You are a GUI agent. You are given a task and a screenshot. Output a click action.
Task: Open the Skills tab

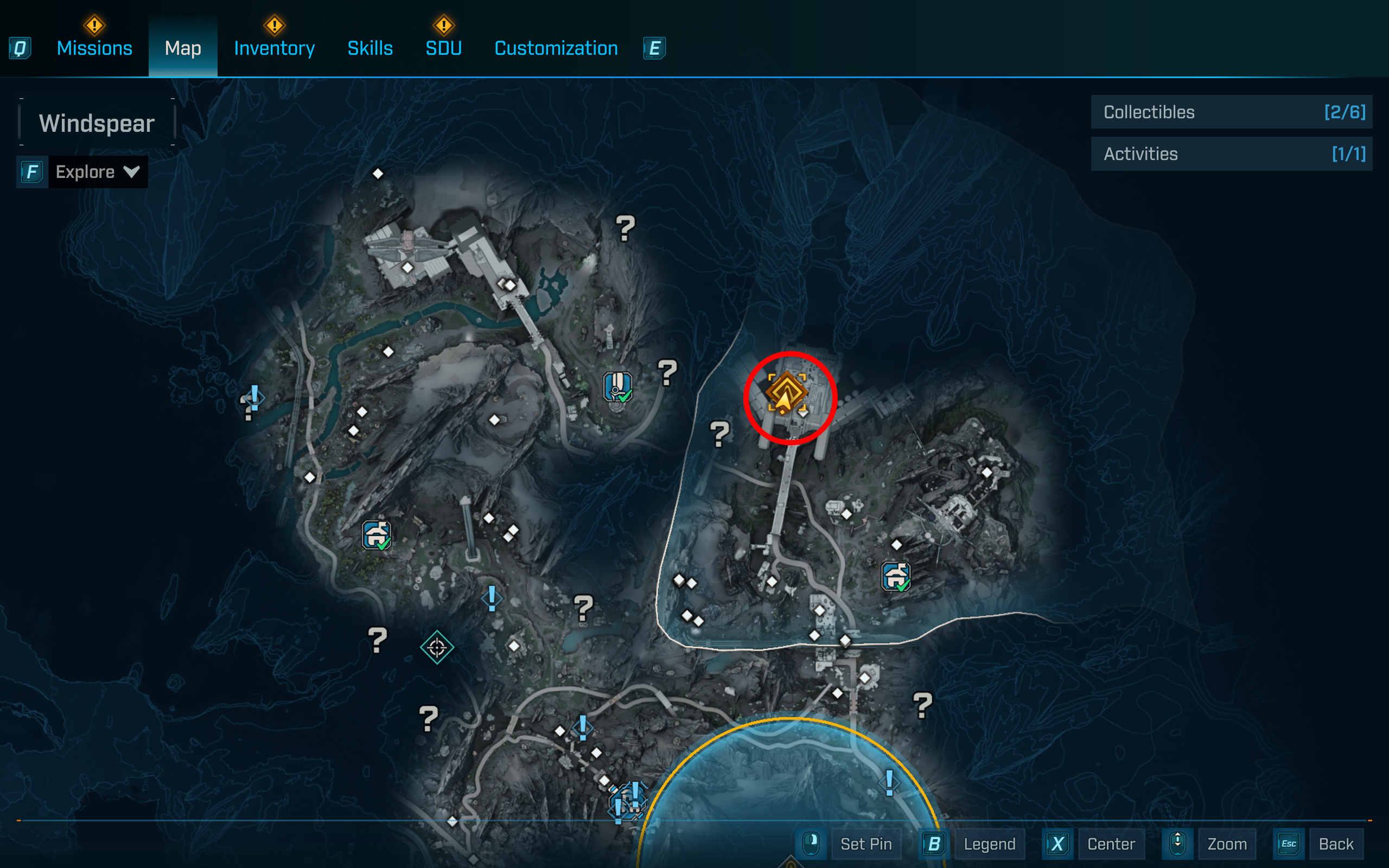[x=369, y=48]
